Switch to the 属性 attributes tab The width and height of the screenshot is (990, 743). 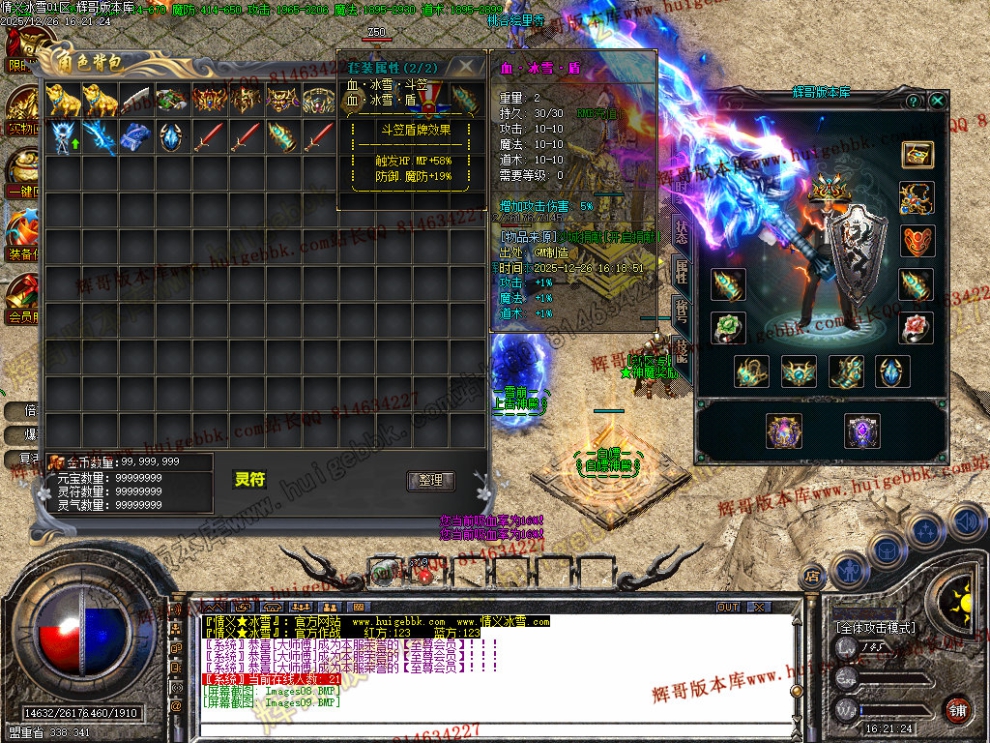click(x=681, y=269)
